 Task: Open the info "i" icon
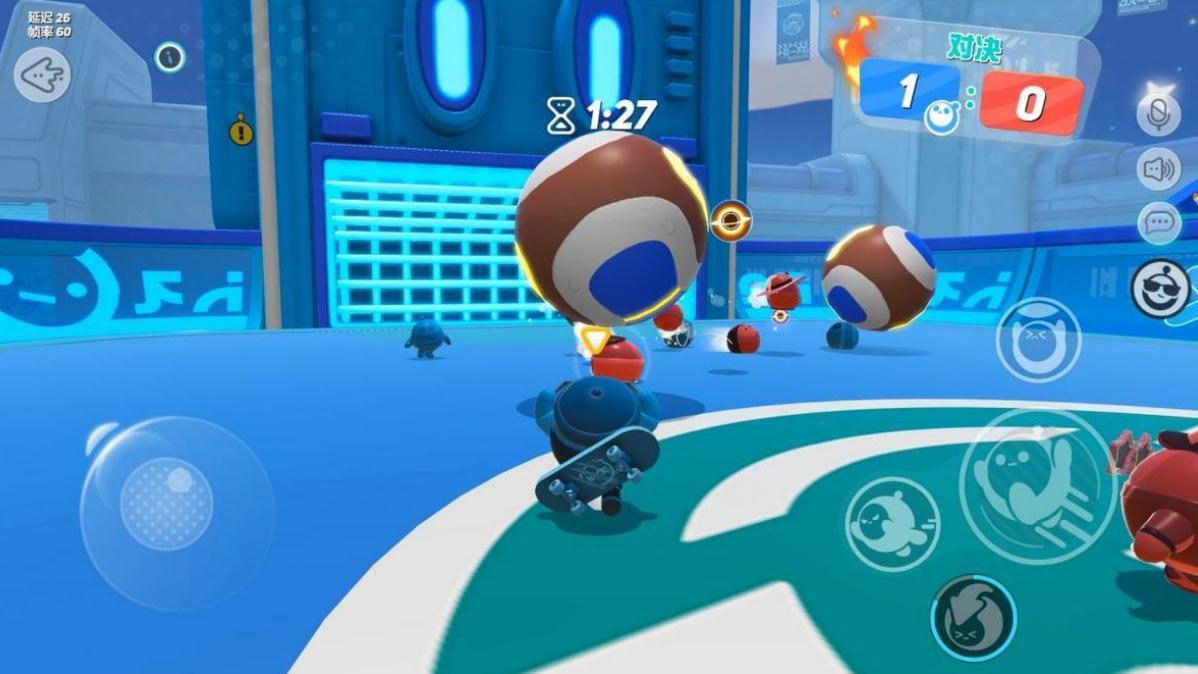pyautogui.click(x=170, y=57)
